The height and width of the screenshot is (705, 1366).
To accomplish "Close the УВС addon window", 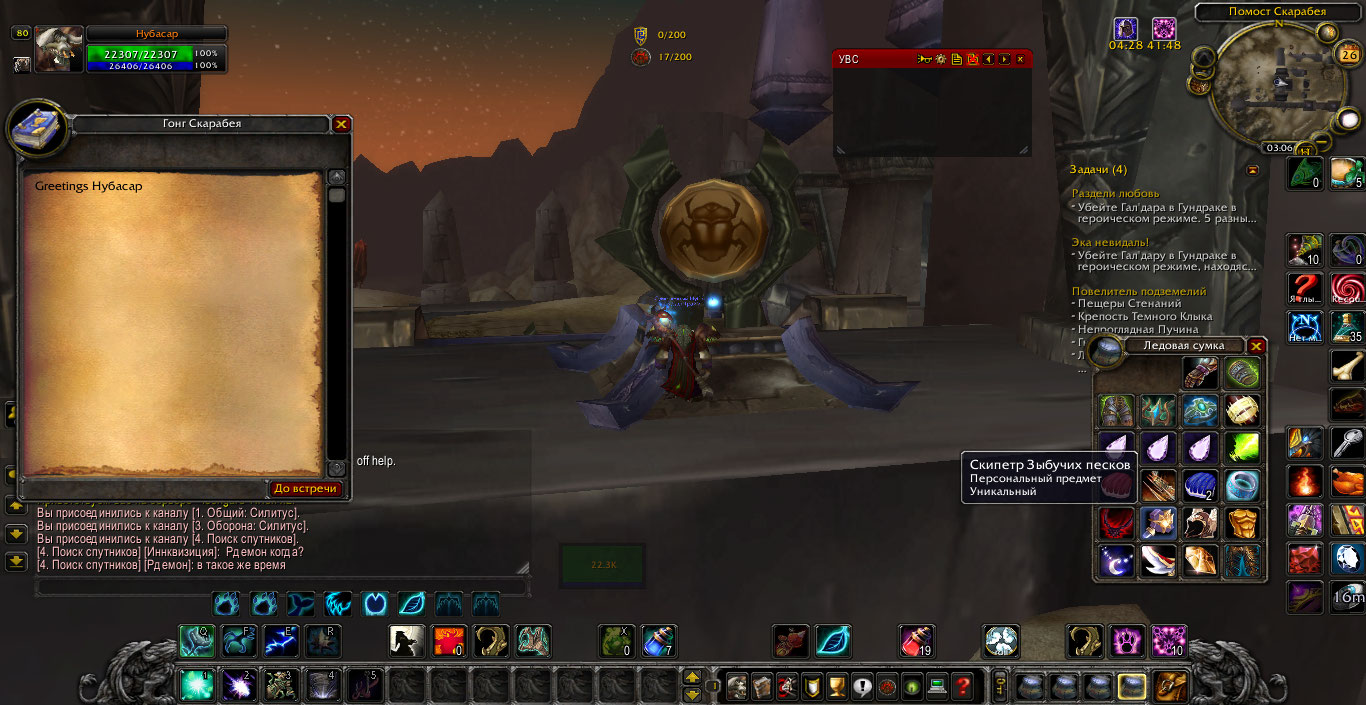I will coord(1020,59).
